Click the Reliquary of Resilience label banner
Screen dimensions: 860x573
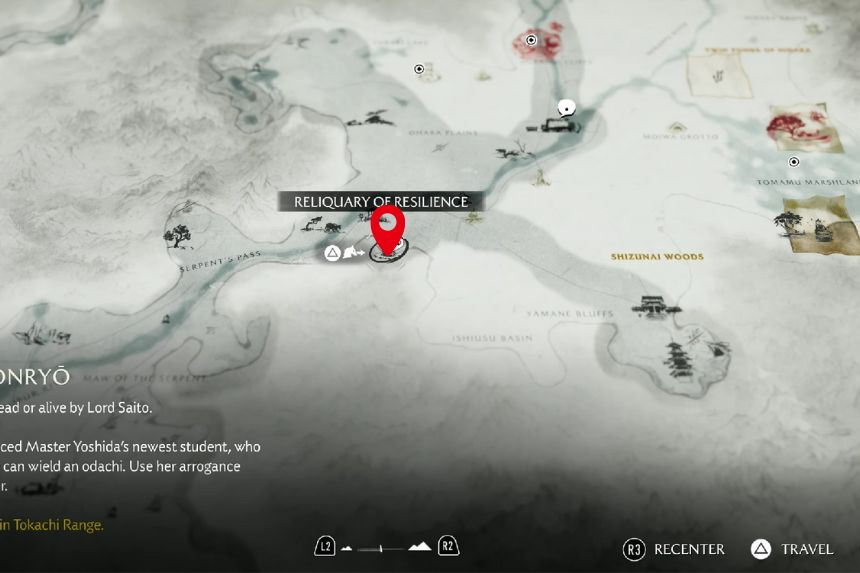tap(380, 202)
